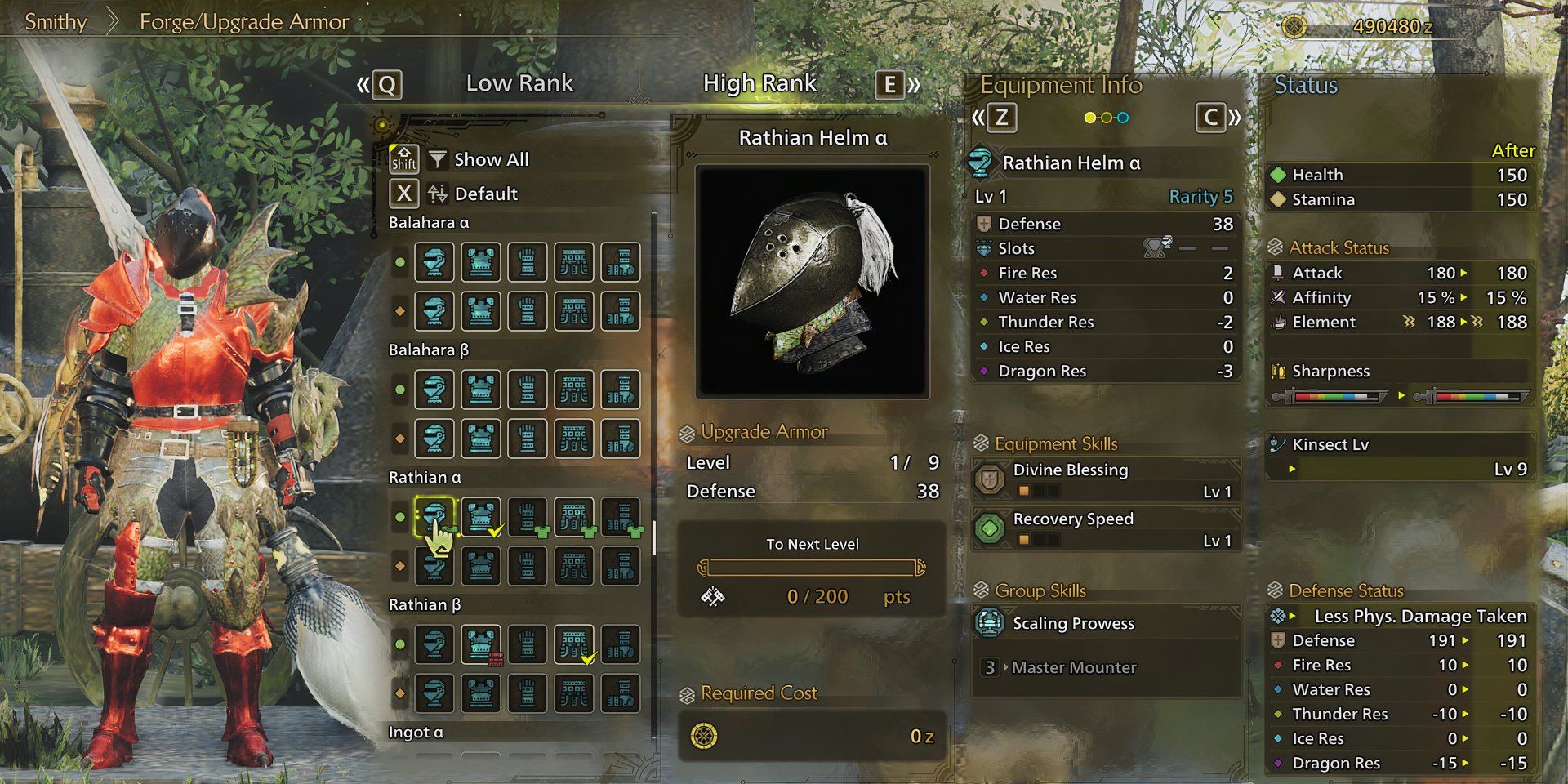Click the Smithy breadcrumb label

pyautogui.click(x=56, y=22)
